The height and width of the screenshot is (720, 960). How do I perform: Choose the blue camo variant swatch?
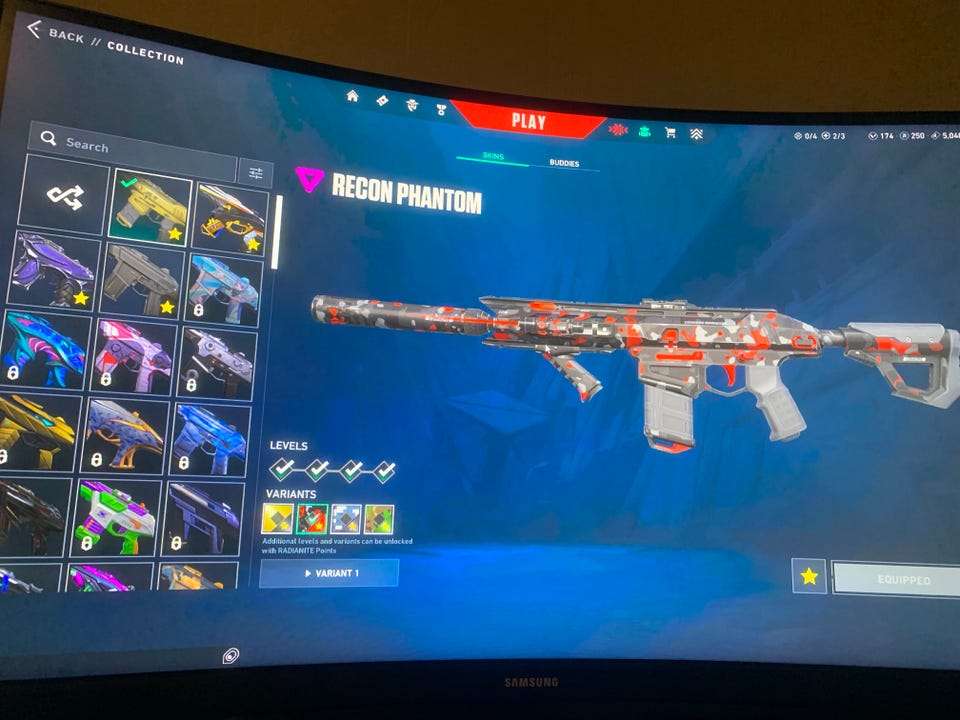pyautogui.click(x=346, y=519)
